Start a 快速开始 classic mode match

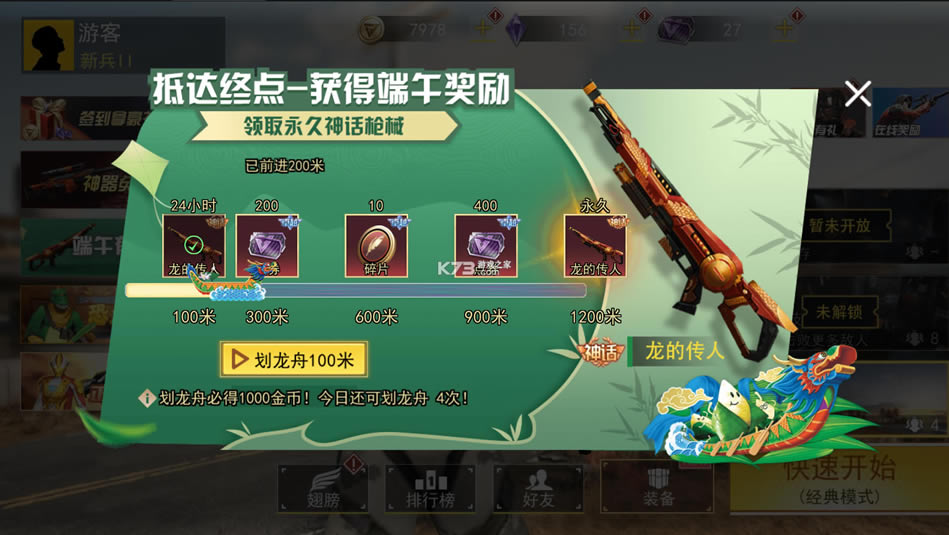click(838, 478)
